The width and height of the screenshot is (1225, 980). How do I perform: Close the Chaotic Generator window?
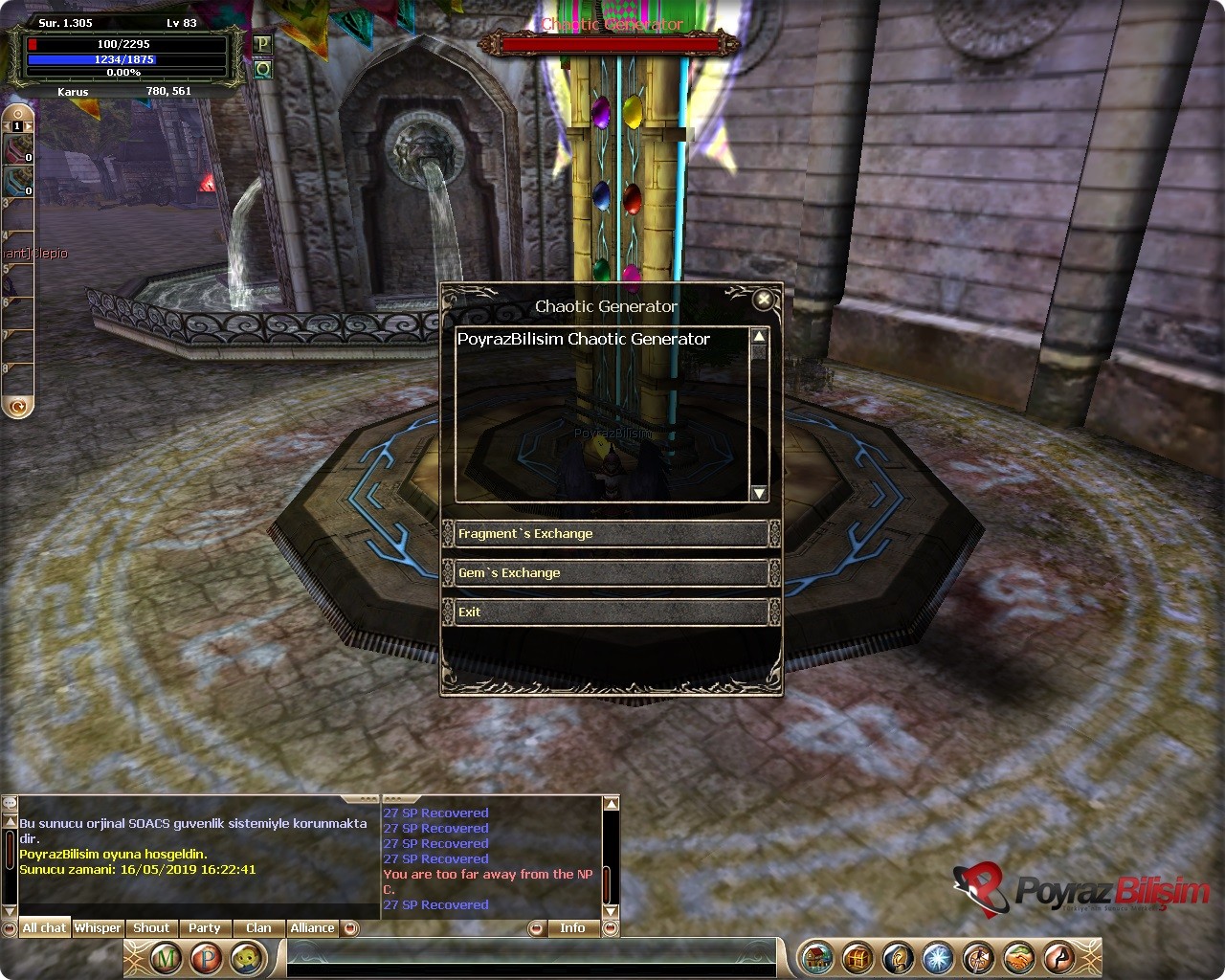pyautogui.click(x=763, y=301)
